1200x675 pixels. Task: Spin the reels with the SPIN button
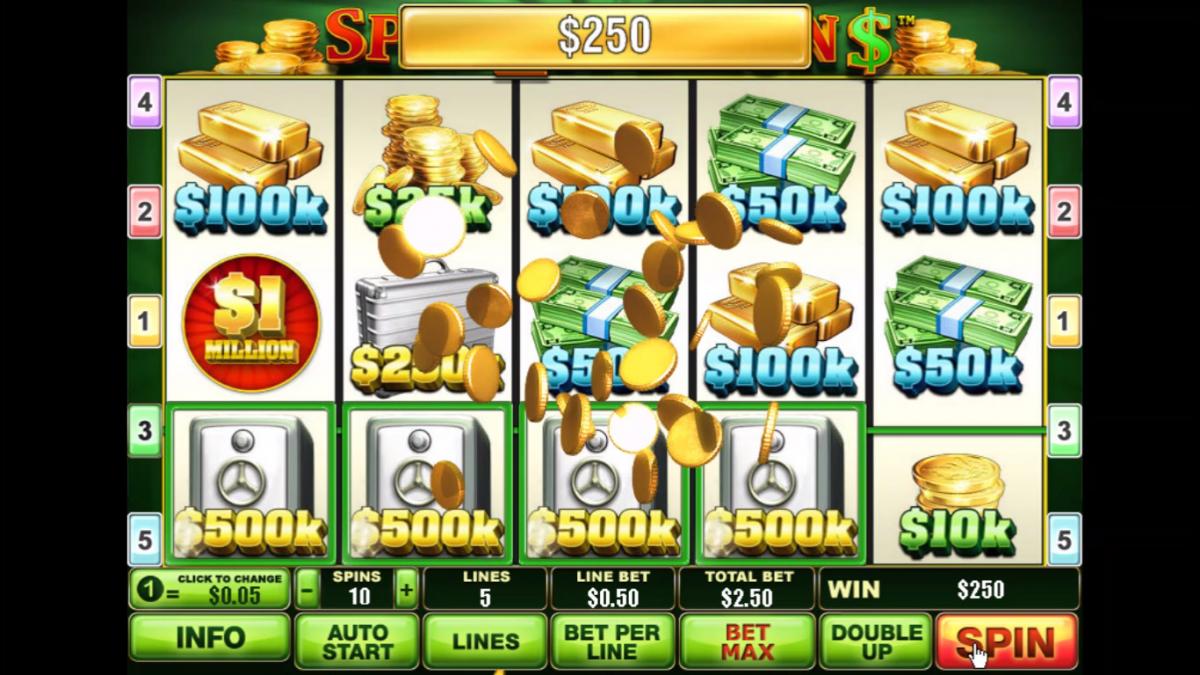tap(1006, 641)
